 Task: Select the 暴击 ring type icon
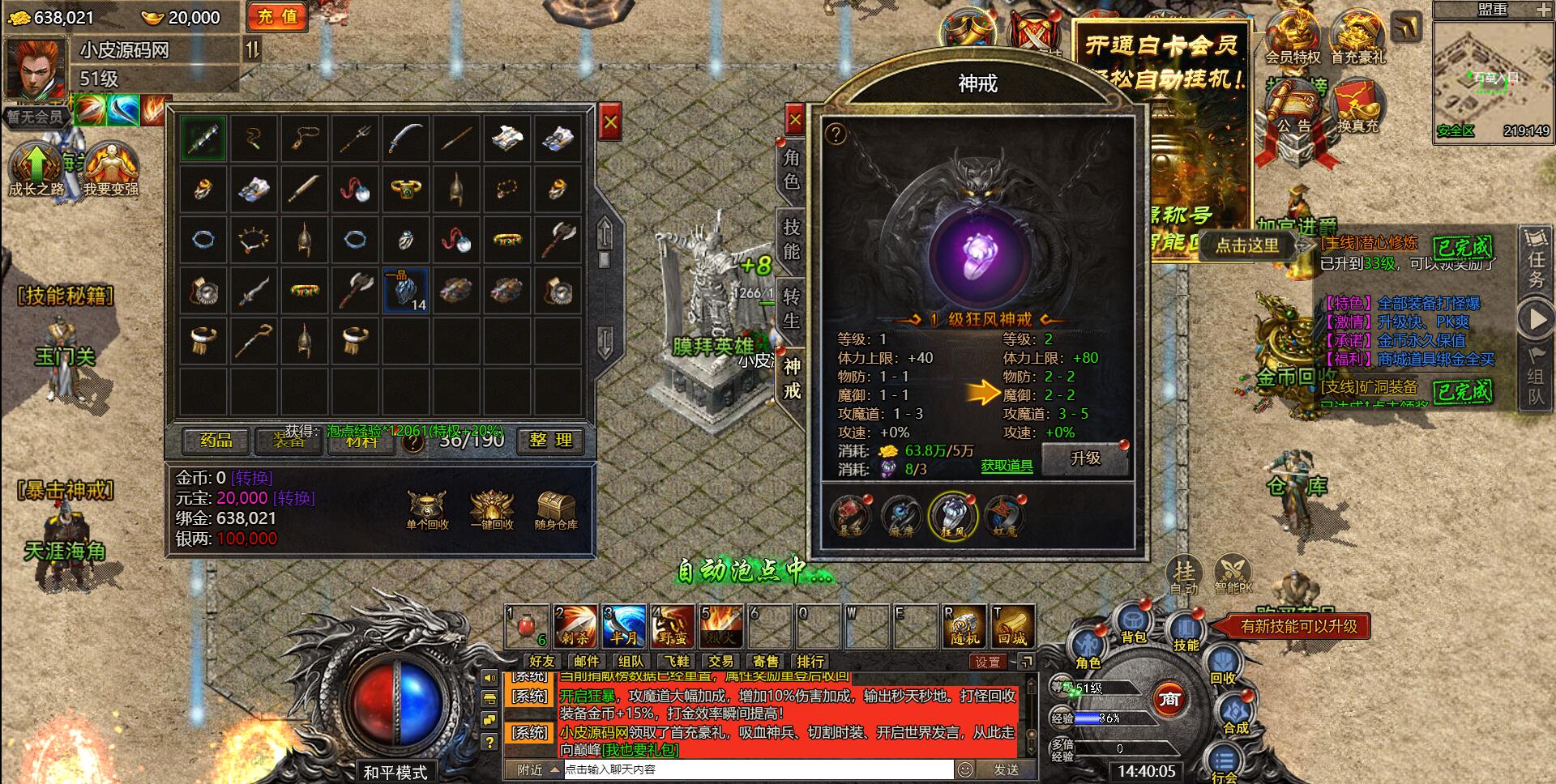pos(850,516)
